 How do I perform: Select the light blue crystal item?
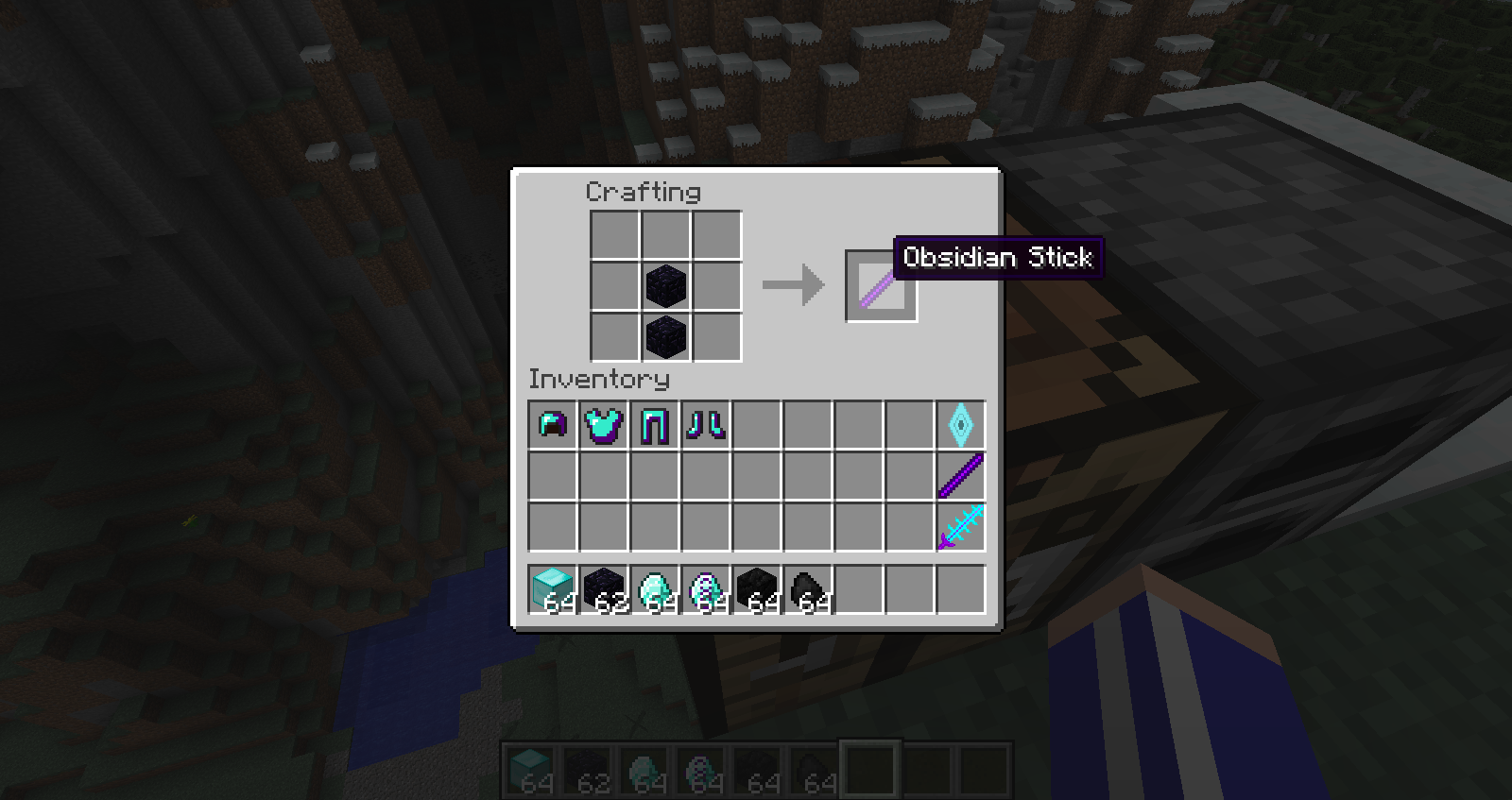point(961,425)
